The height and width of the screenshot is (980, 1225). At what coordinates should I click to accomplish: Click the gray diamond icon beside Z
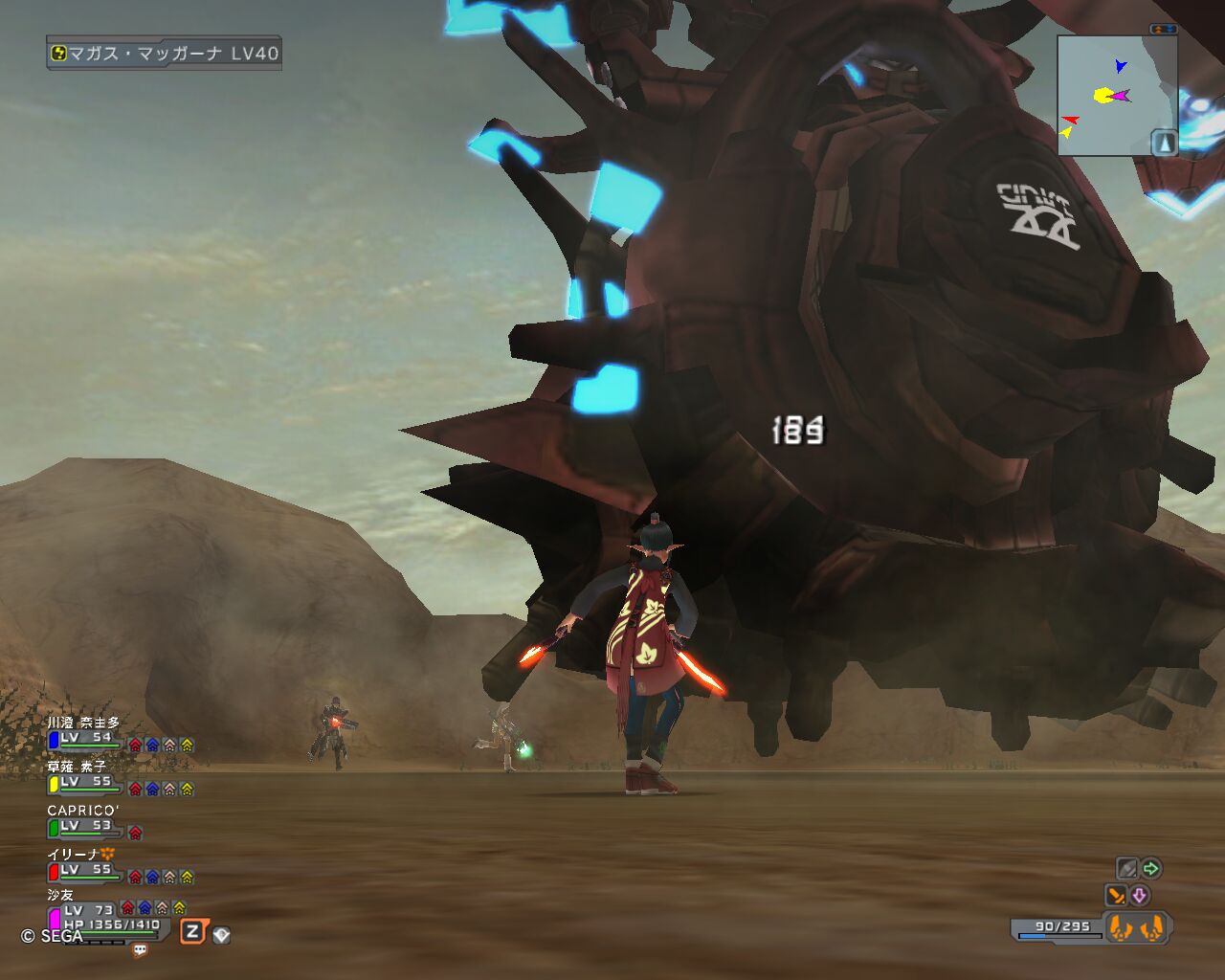(221, 935)
